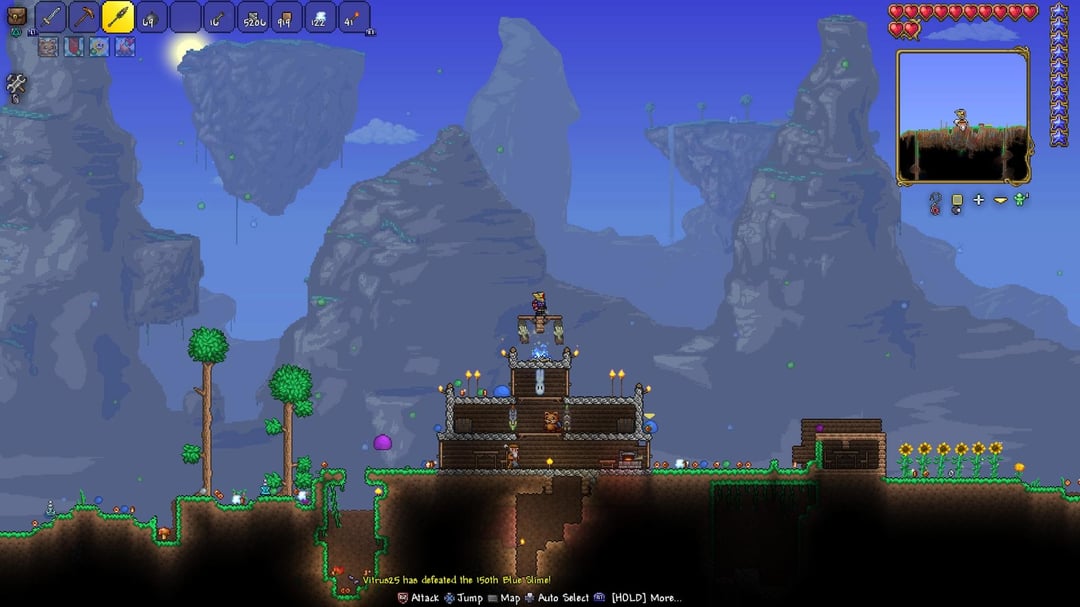Click the green figure icon below minimap
Image resolution: width=1080 pixels, height=607 pixels.
click(1021, 200)
